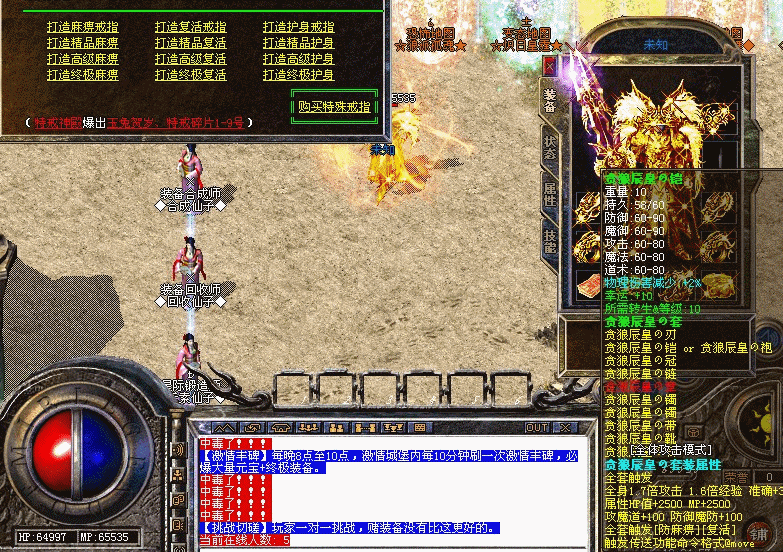Select the 打造护身戒指 crafting link
This screenshot has width=783, height=552.
298,27
